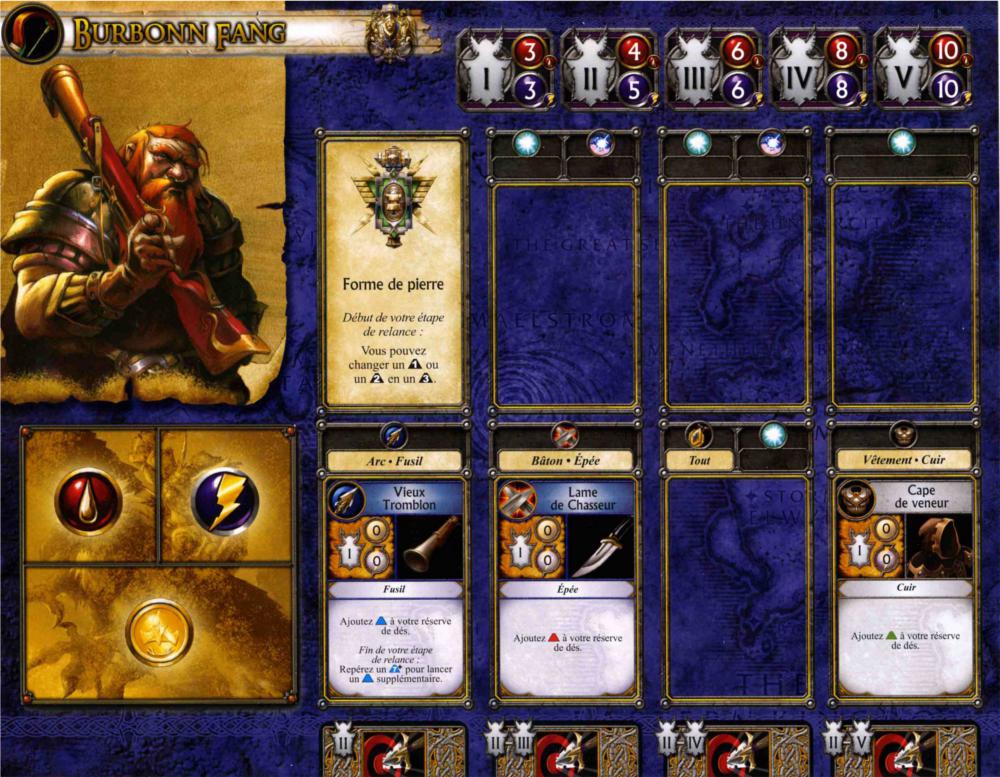Image resolution: width=1000 pixels, height=777 pixels.
Task: Select the gold star coin icon
Action: 159,632
